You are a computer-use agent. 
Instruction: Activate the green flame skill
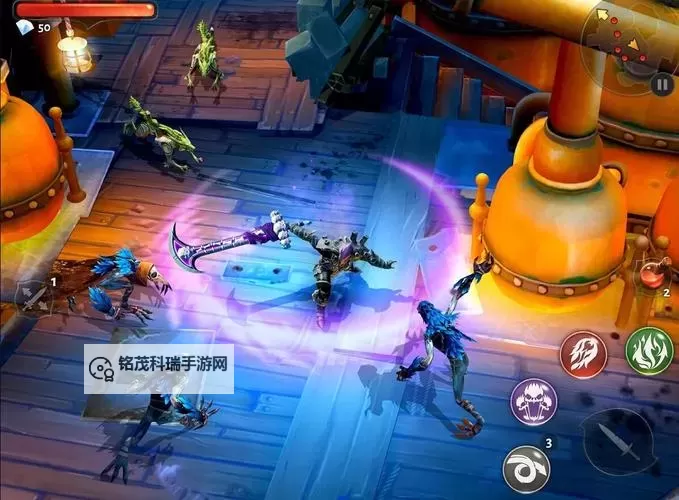tap(649, 351)
